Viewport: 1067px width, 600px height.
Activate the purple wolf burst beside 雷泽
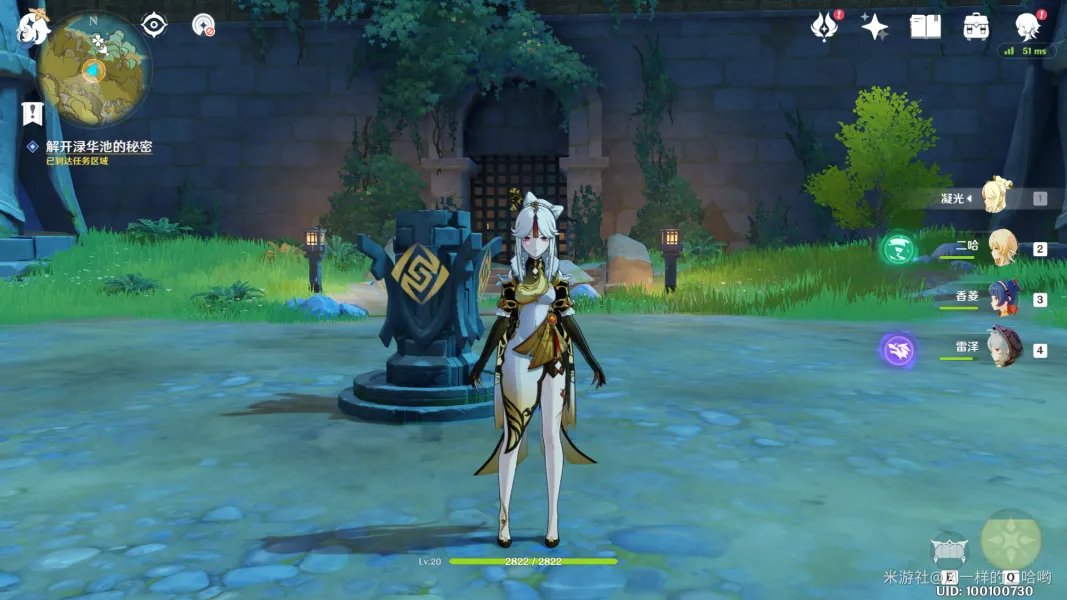898,350
